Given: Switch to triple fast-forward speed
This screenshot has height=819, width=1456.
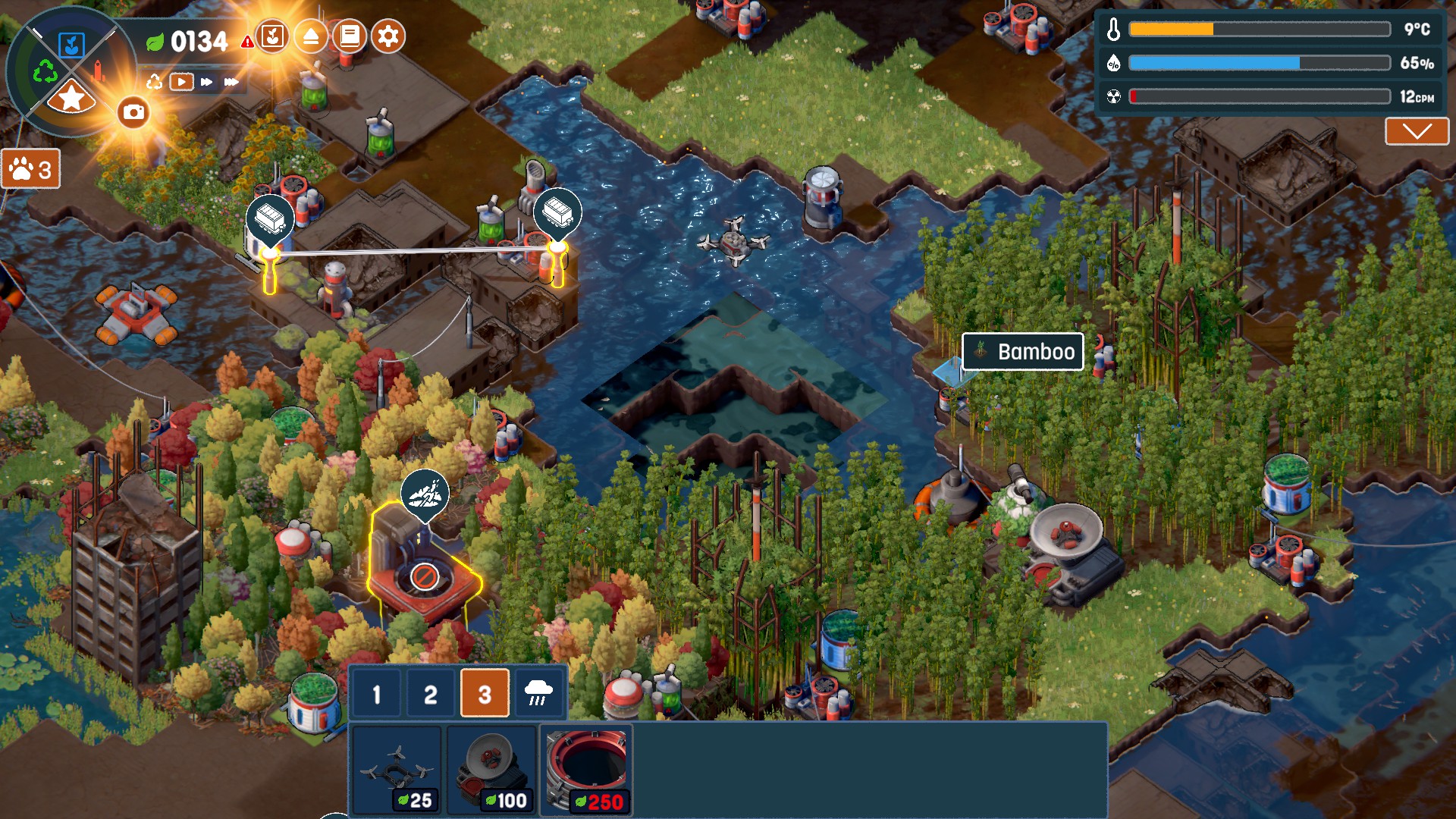Looking at the screenshot, I should (x=231, y=81).
